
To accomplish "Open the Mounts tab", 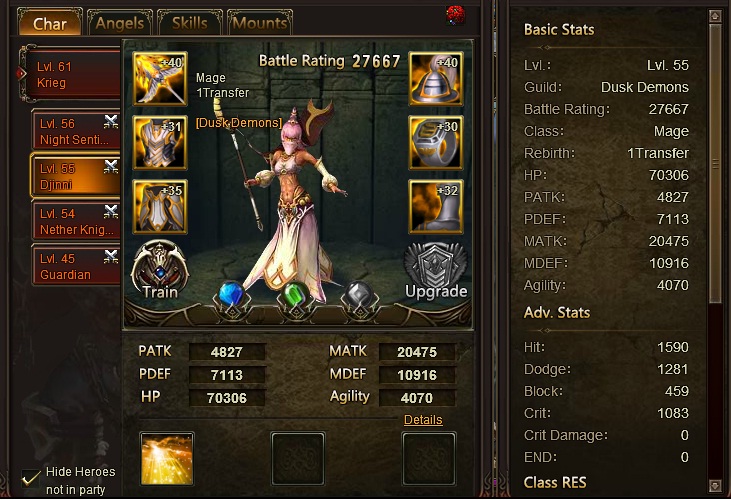I will tap(259, 23).
